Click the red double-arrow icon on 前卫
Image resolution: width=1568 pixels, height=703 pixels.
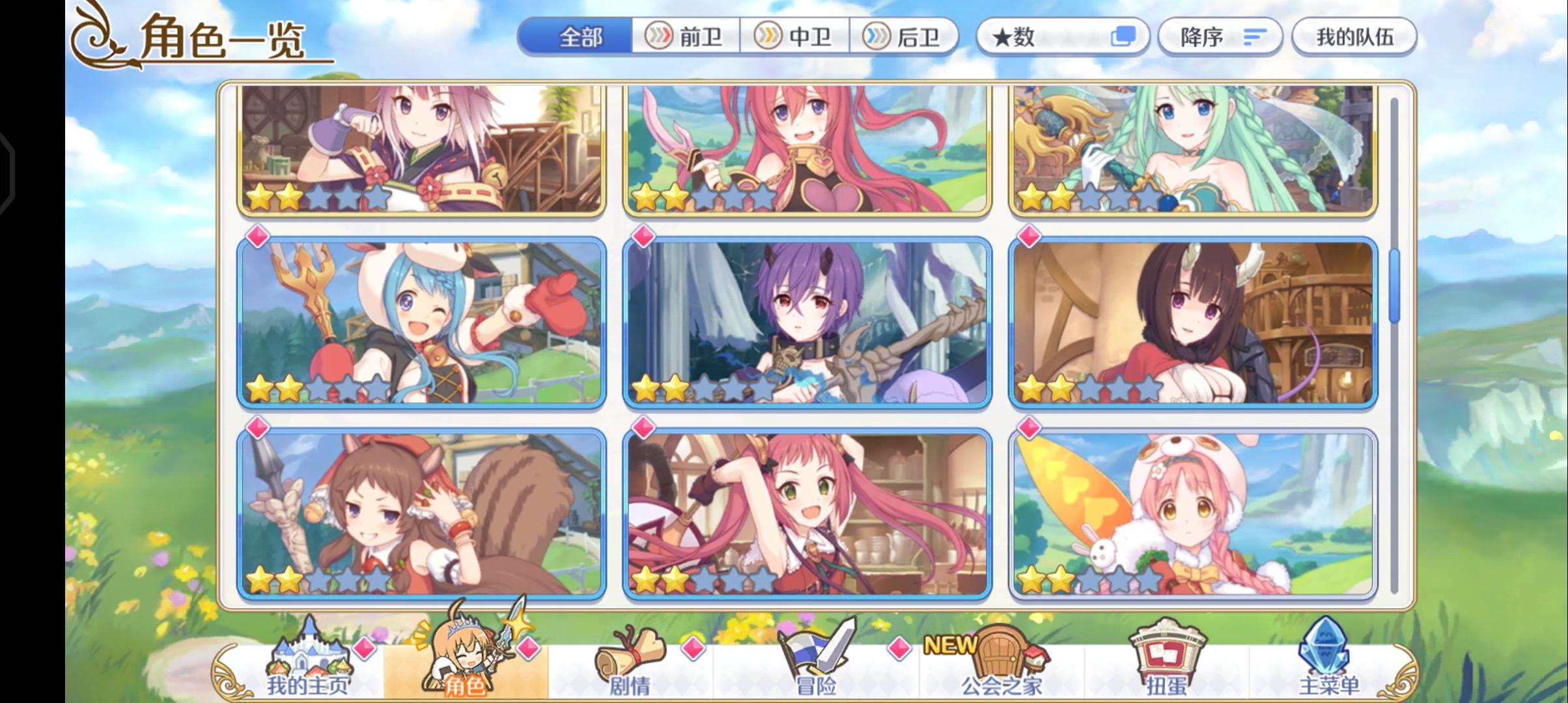point(661,37)
